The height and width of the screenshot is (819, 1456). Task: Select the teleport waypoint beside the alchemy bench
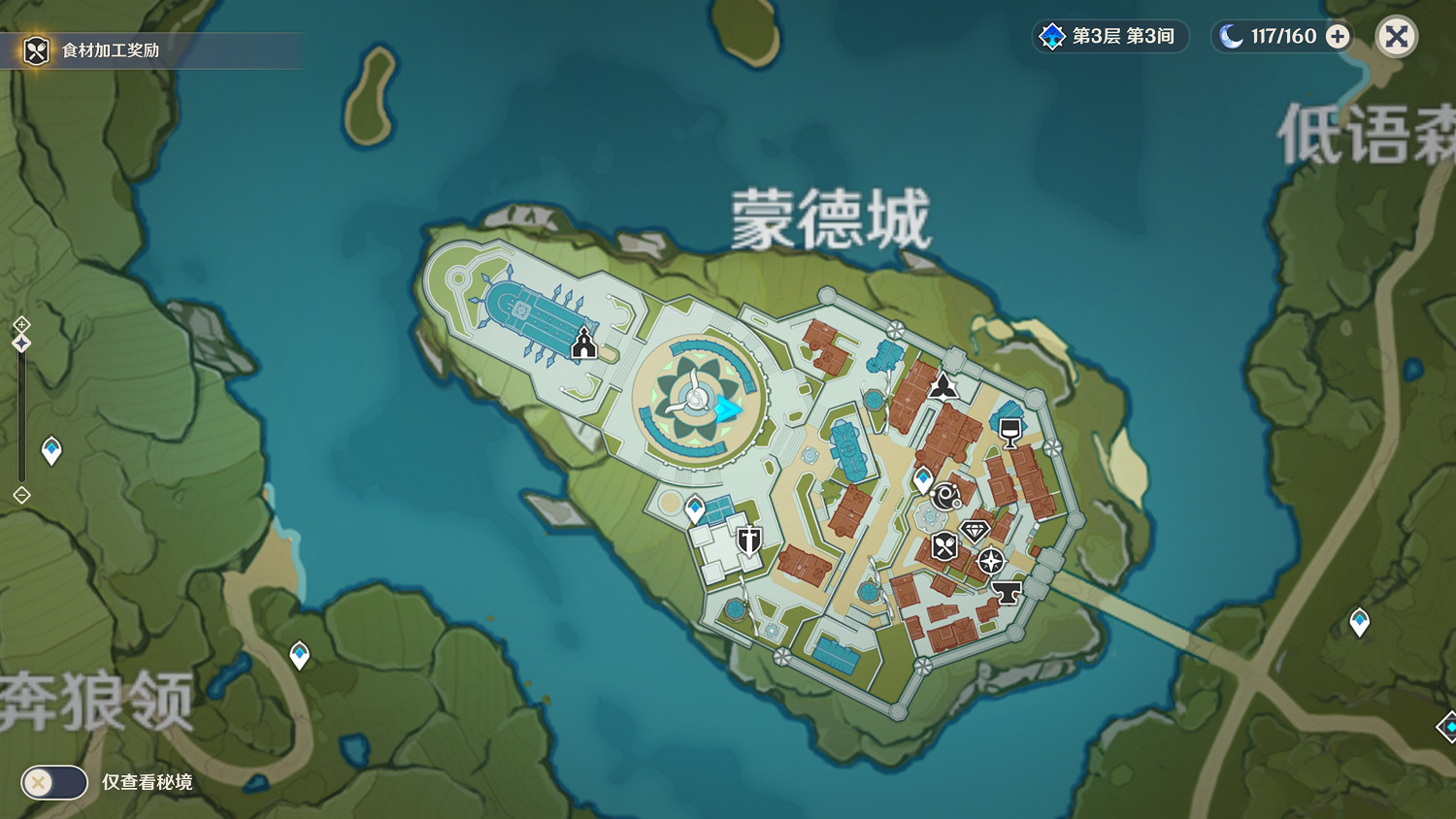(922, 476)
